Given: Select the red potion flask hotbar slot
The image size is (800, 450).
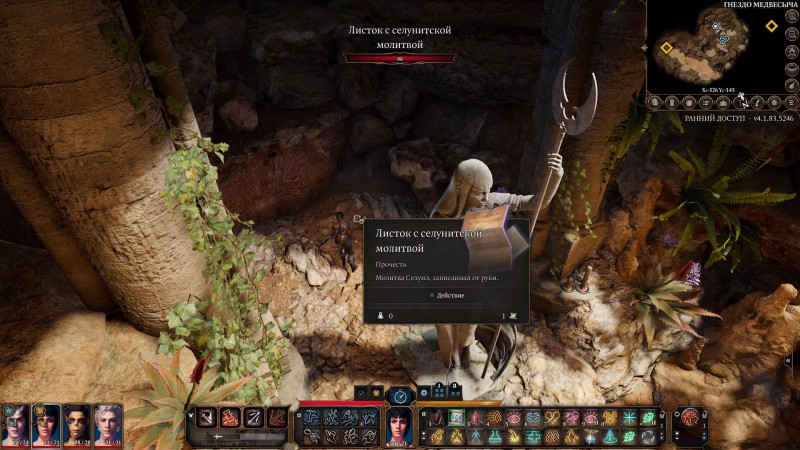Looking at the screenshot, I should tap(437, 417).
